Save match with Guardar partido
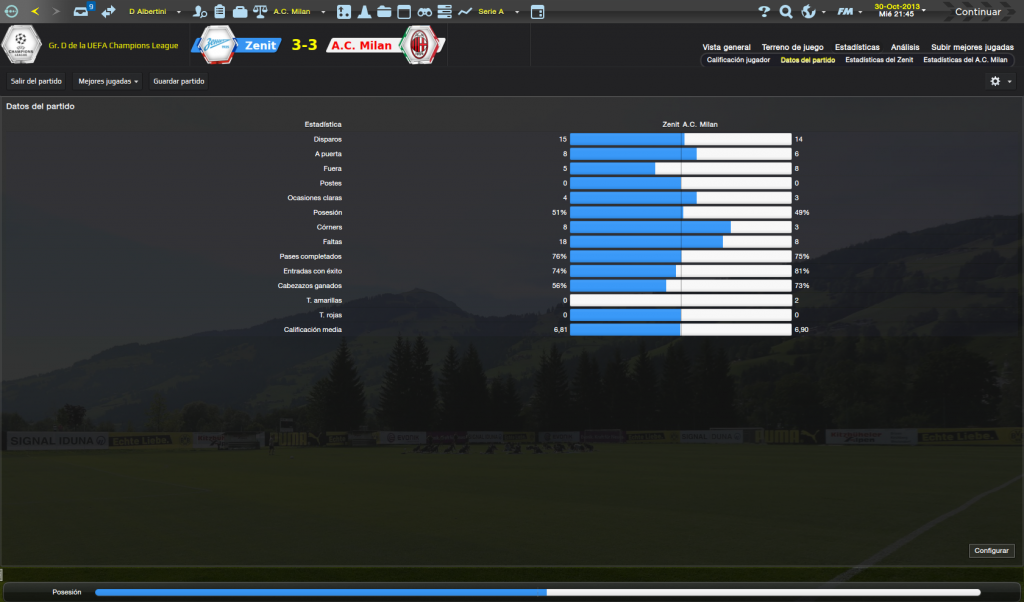 [x=179, y=81]
